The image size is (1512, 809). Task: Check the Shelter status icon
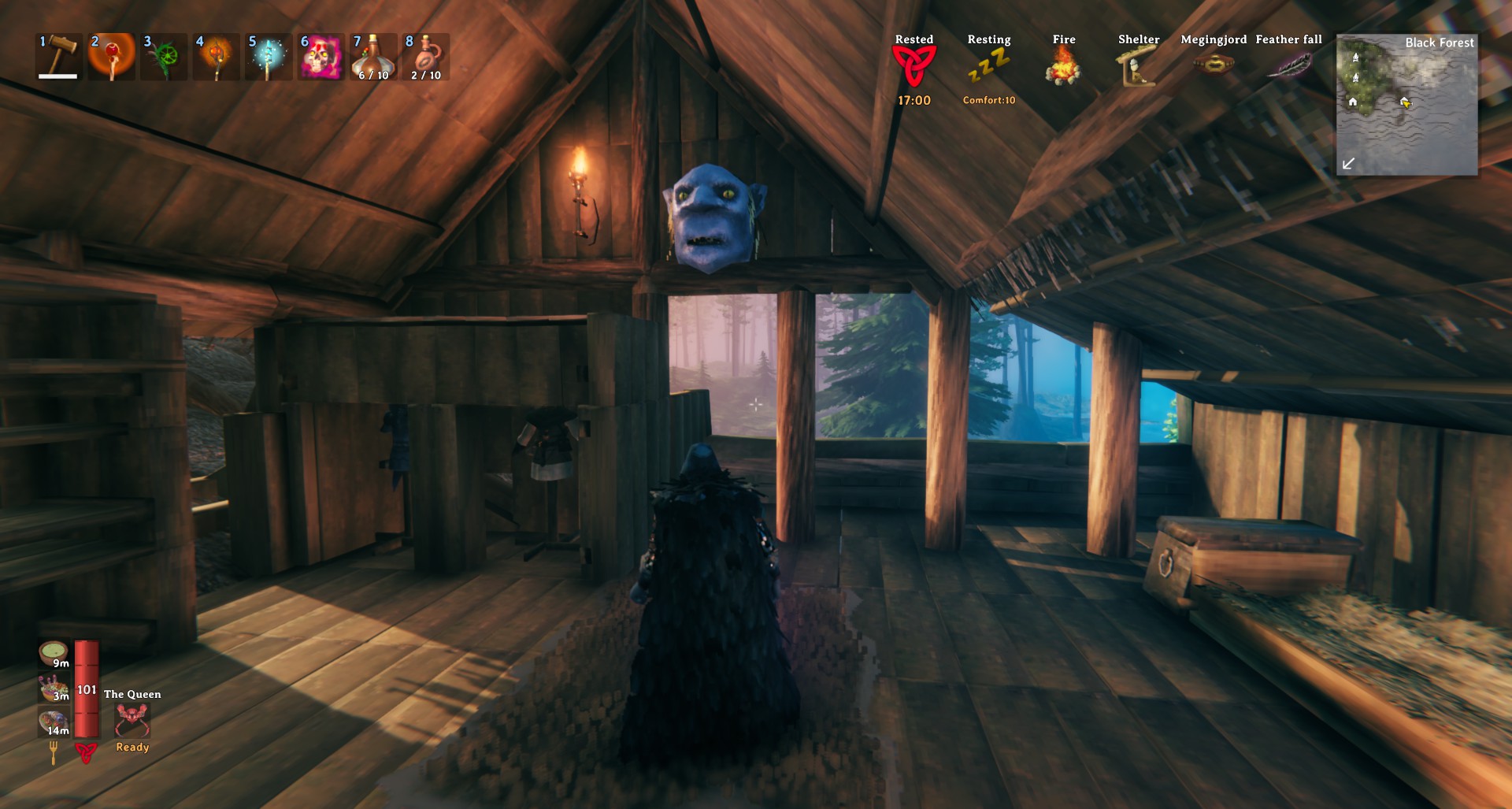tap(1137, 66)
